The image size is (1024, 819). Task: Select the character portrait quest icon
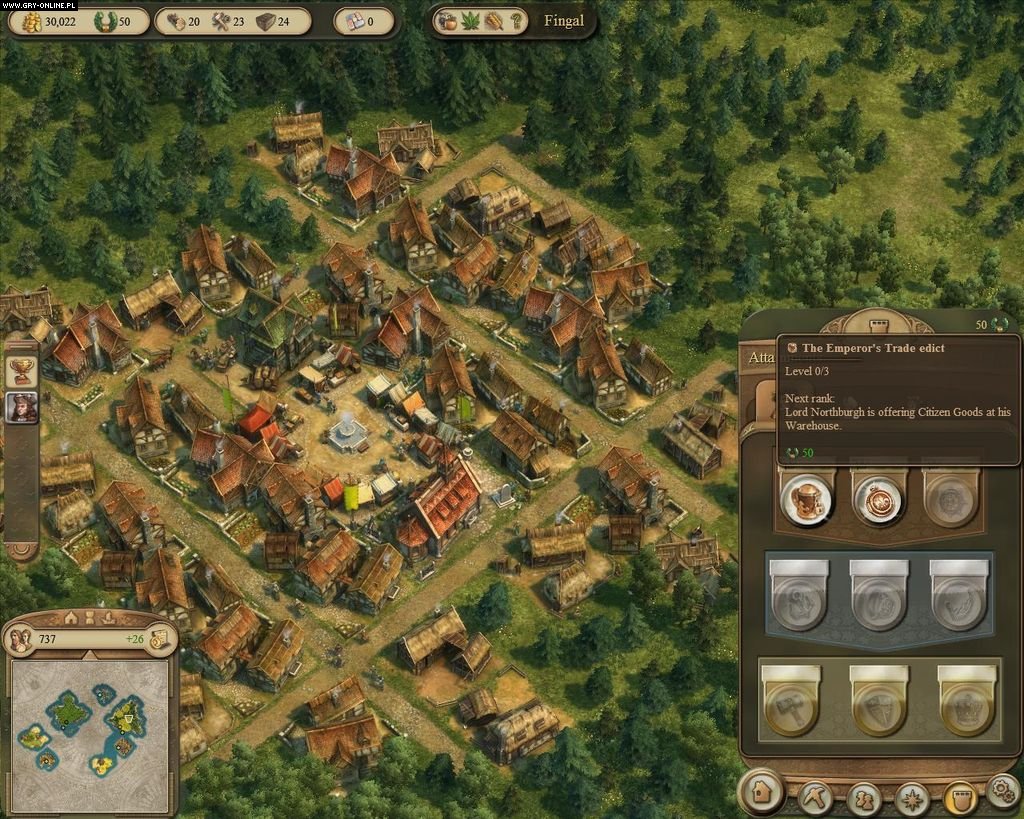[x=22, y=407]
